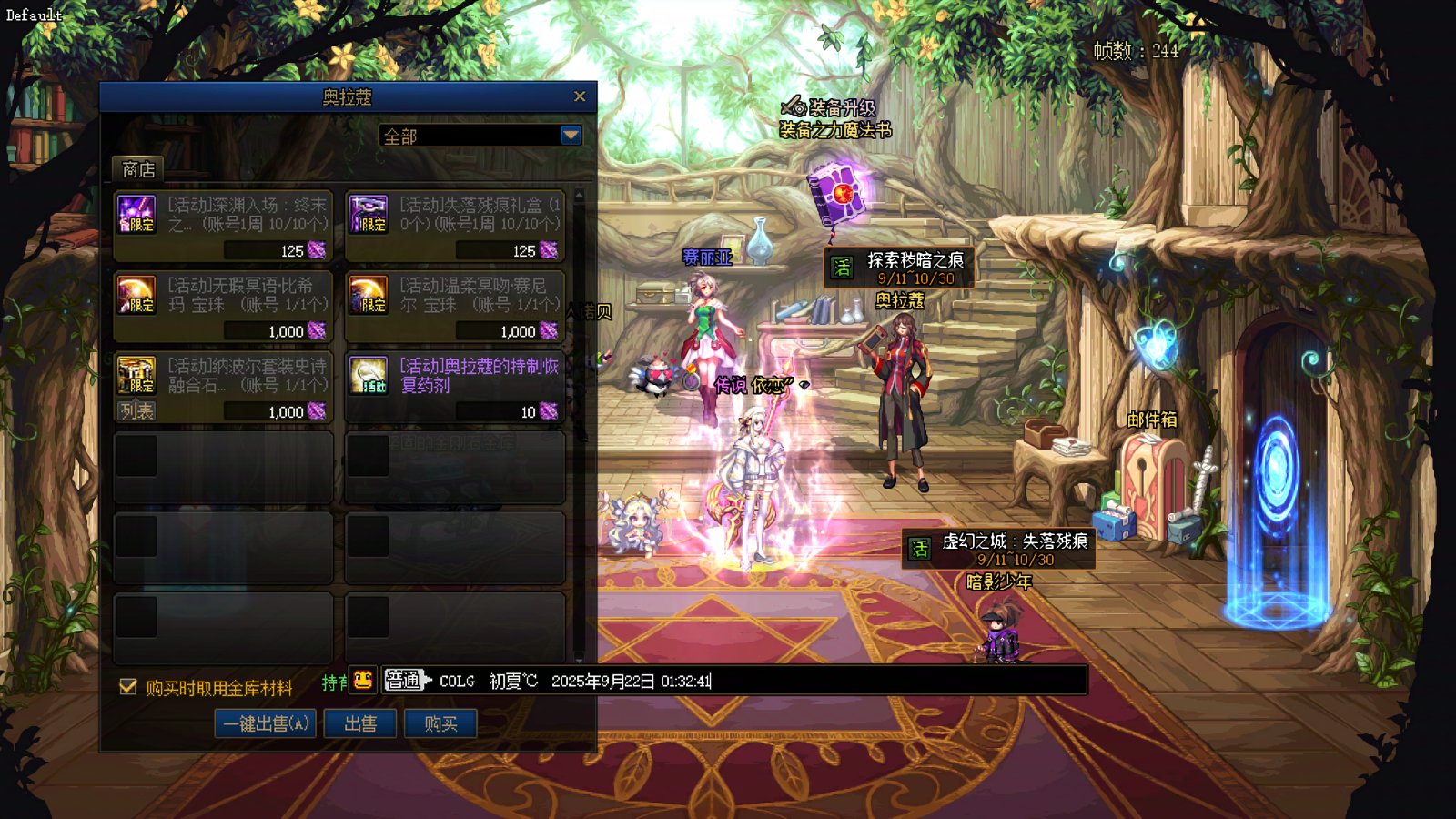Switch to the 商店 tab

[138, 169]
